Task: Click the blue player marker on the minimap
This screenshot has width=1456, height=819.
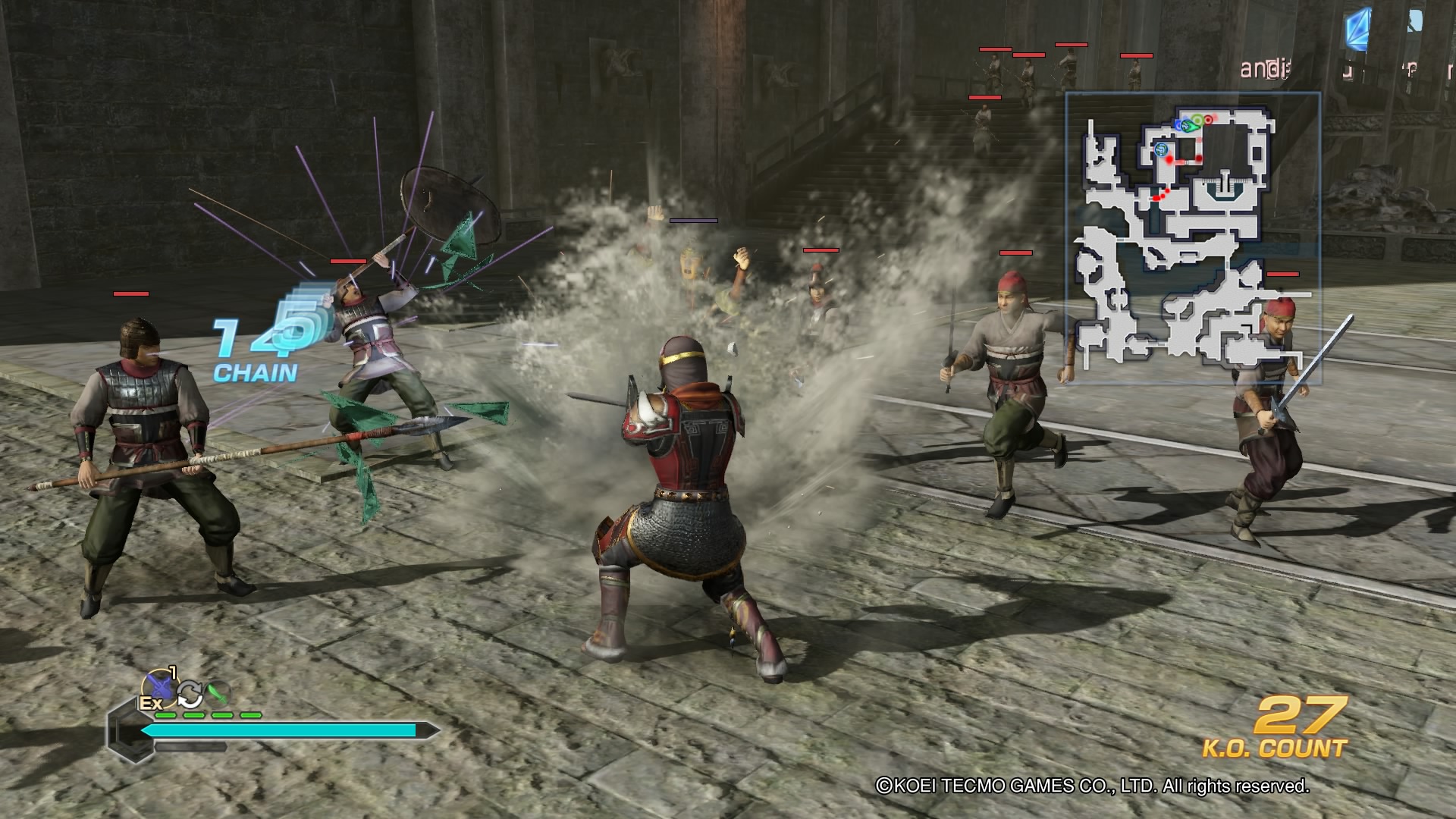Action: click(x=1178, y=125)
